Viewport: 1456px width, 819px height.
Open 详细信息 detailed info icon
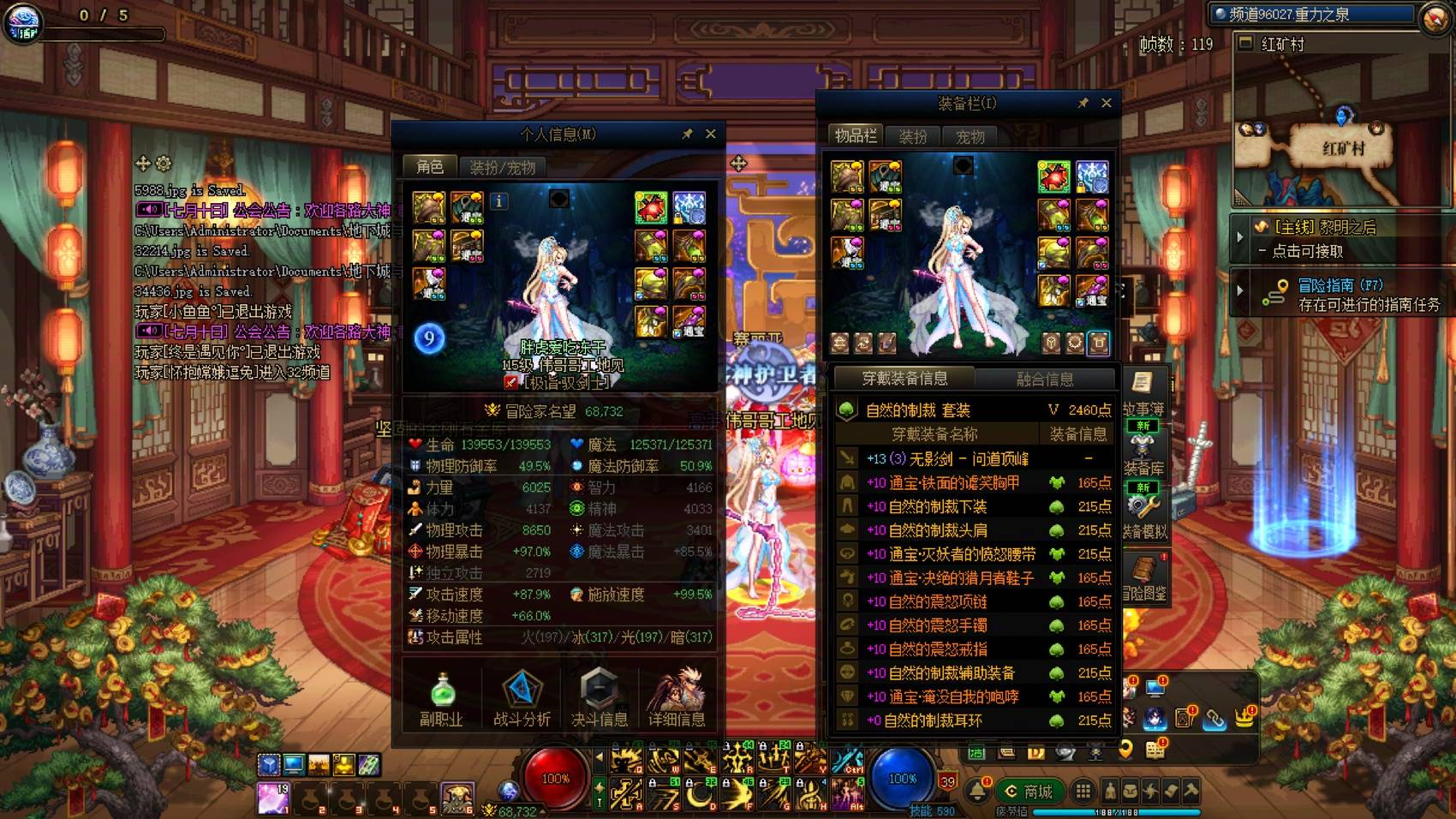[x=677, y=690]
